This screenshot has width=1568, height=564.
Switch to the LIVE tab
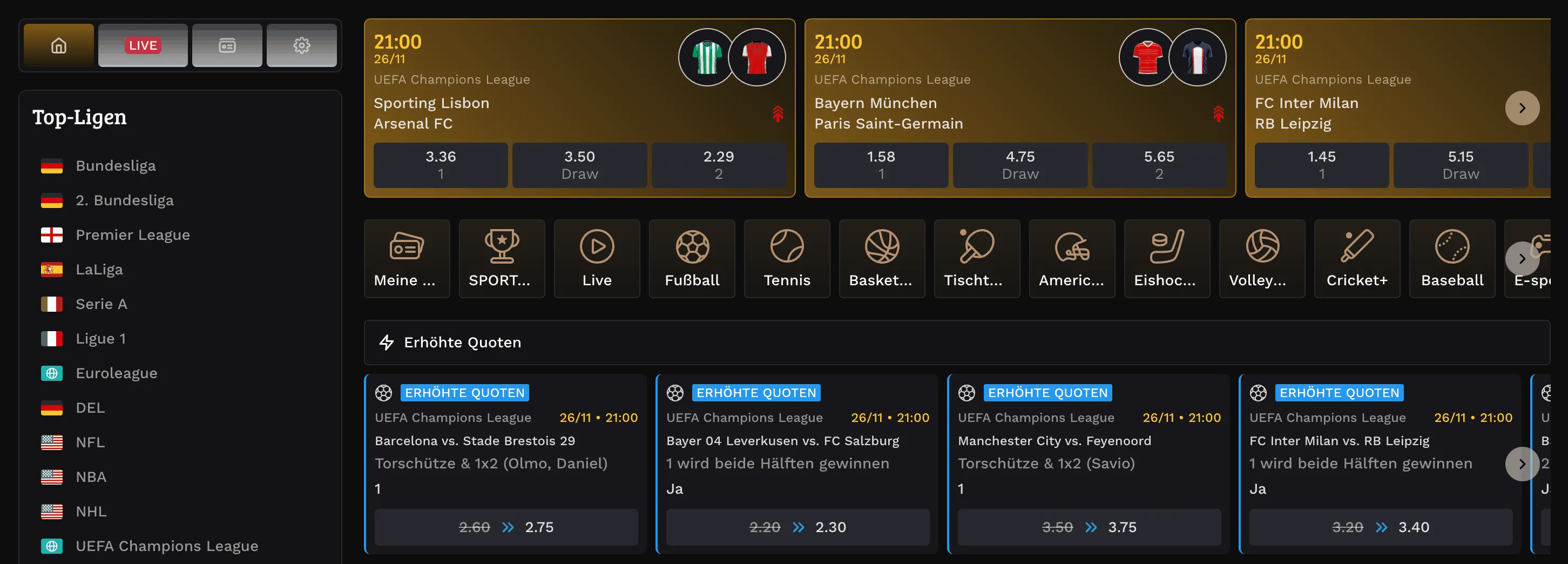pyautogui.click(x=143, y=45)
